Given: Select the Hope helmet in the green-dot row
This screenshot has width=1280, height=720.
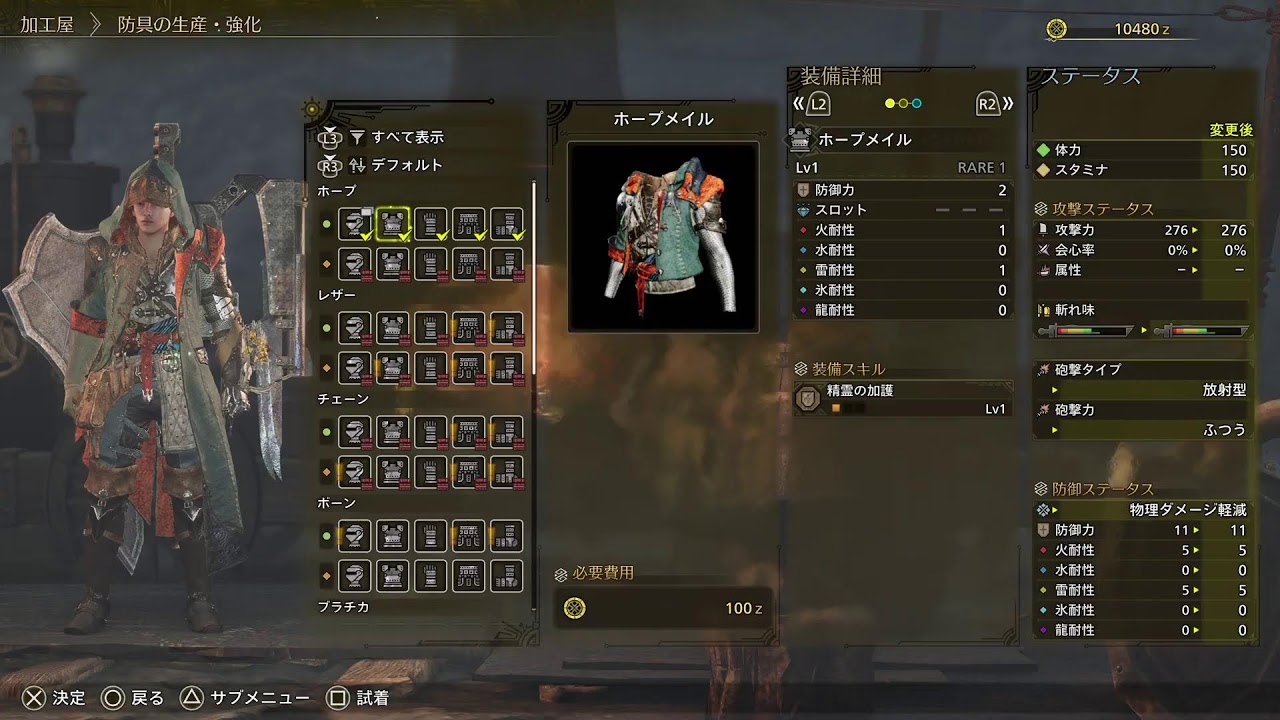Looking at the screenshot, I should click(354, 224).
